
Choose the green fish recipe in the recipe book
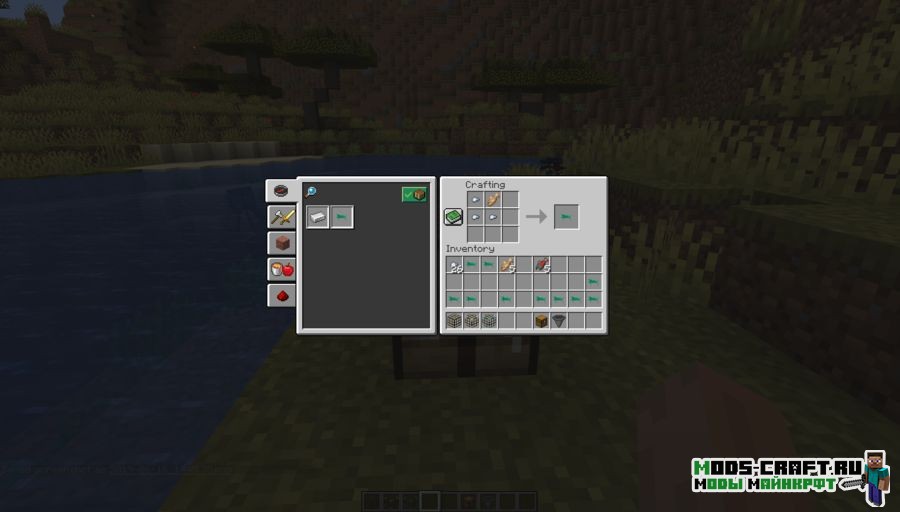click(x=342, y=217)
